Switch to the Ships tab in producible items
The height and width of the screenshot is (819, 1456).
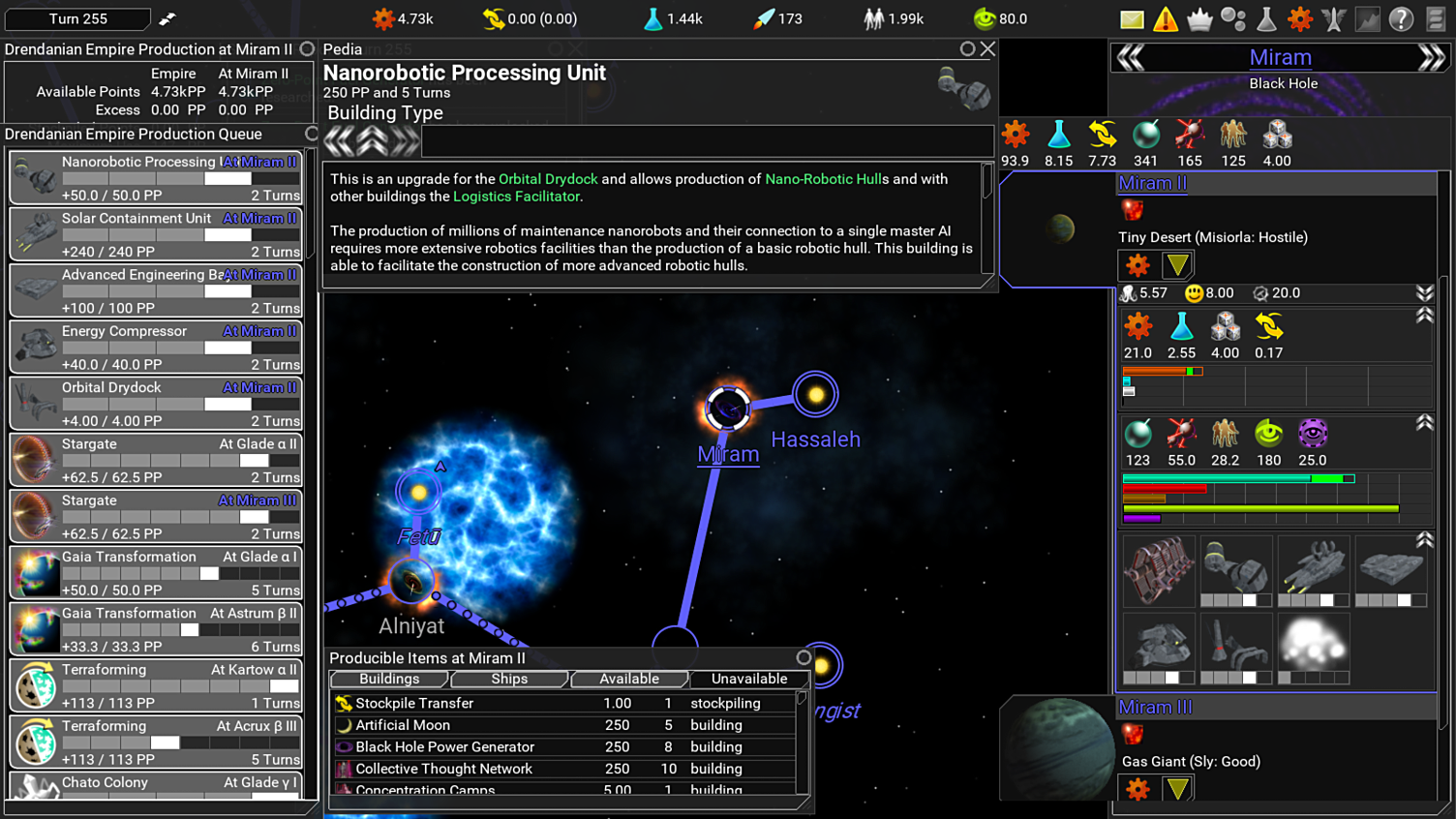[509, 679]
